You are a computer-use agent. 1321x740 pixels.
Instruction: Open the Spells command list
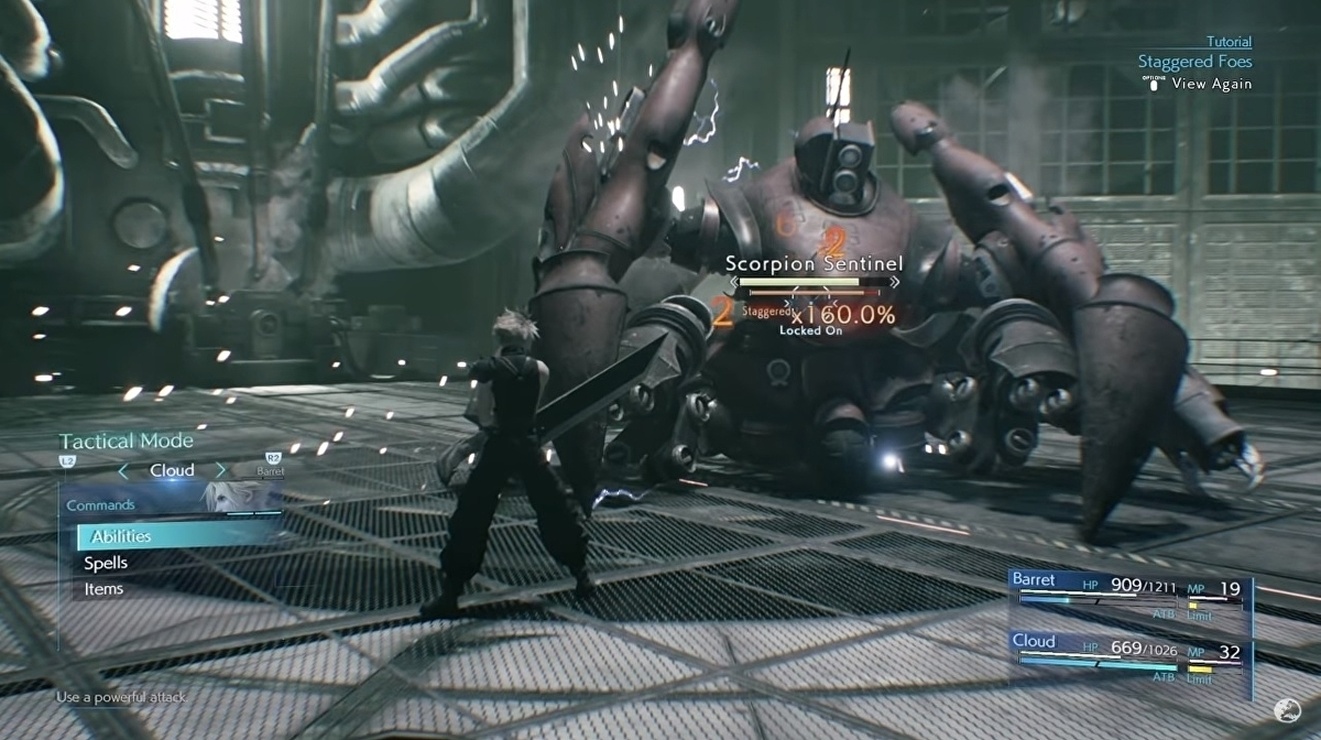tap(106, 562)
